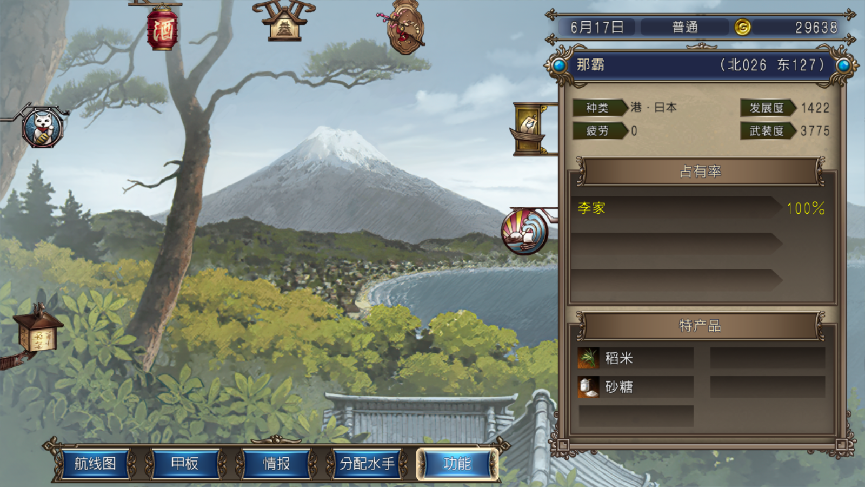Image resolution: width=865 pixels, height=487 pixels.
Task: Open the 航线图 route map
Action: (96, 464)
